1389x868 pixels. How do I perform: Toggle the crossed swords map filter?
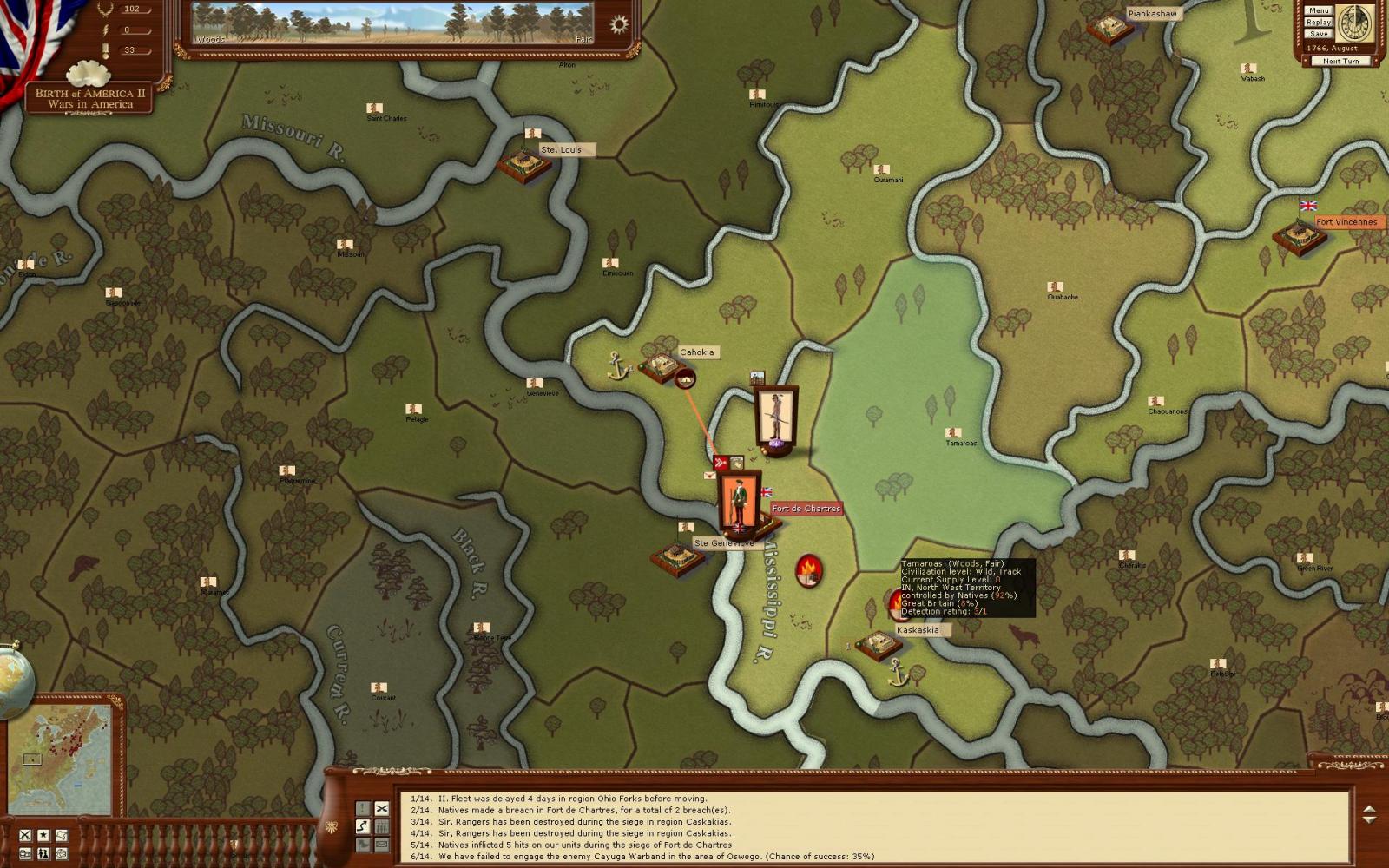coord(25,835)
